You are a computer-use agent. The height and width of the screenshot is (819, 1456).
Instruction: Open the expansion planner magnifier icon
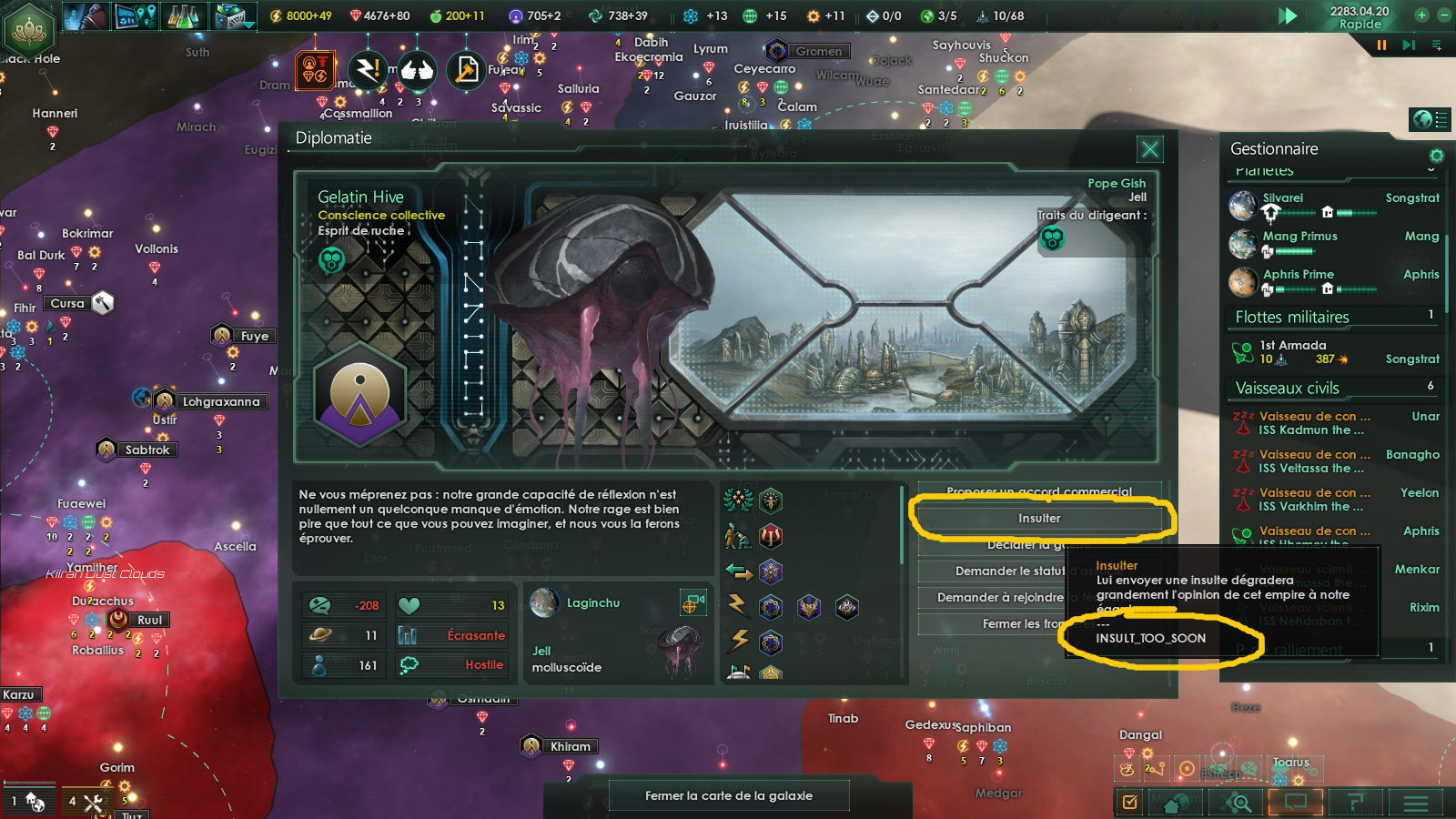(x=1237, y=803)
